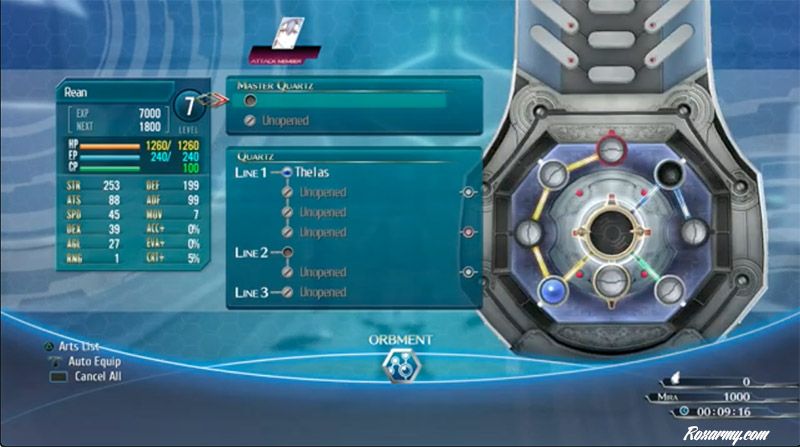
Task: Choose Cancel All
Action: click(88, 376)
